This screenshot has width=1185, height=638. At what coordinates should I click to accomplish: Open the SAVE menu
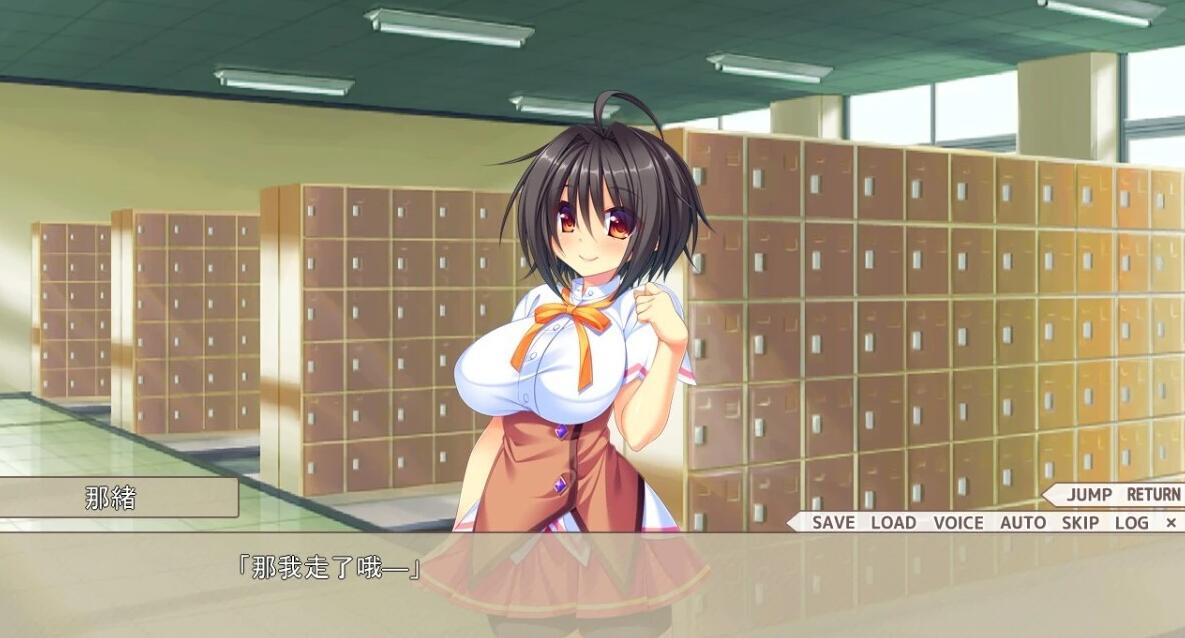coord(833,522)
